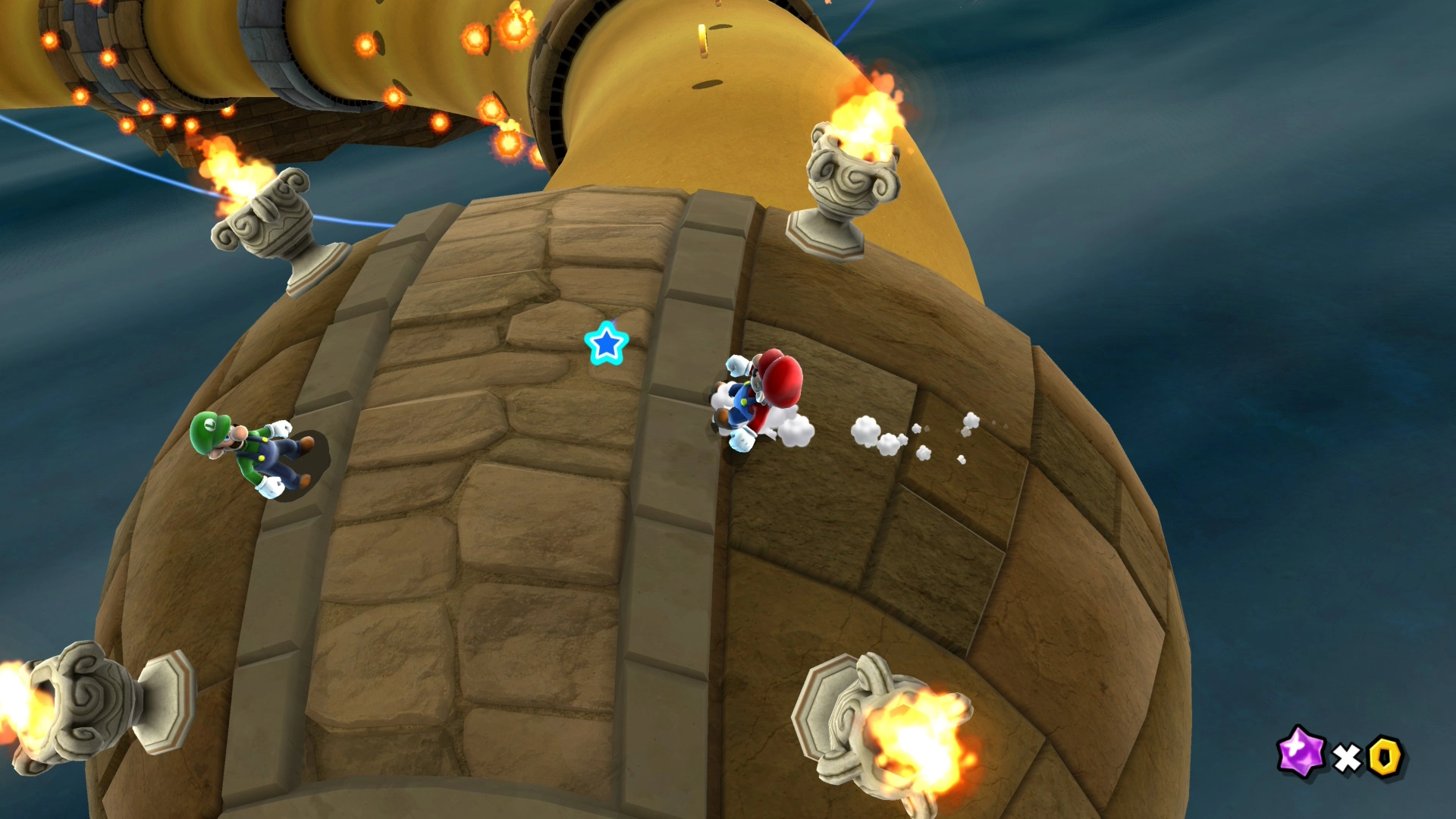This screenshot has height=819, width=1456.
Task: Click the purple Star Bit icon
Action: pos(1301,752)
